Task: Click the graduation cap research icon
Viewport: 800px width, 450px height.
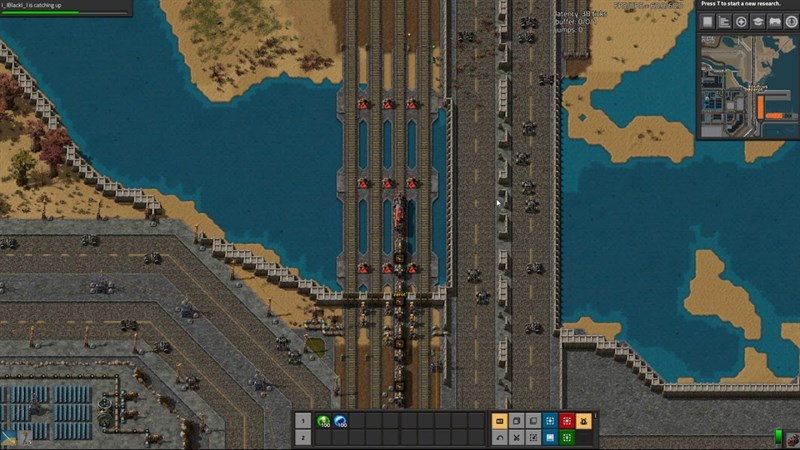Action: click(758, 21)
